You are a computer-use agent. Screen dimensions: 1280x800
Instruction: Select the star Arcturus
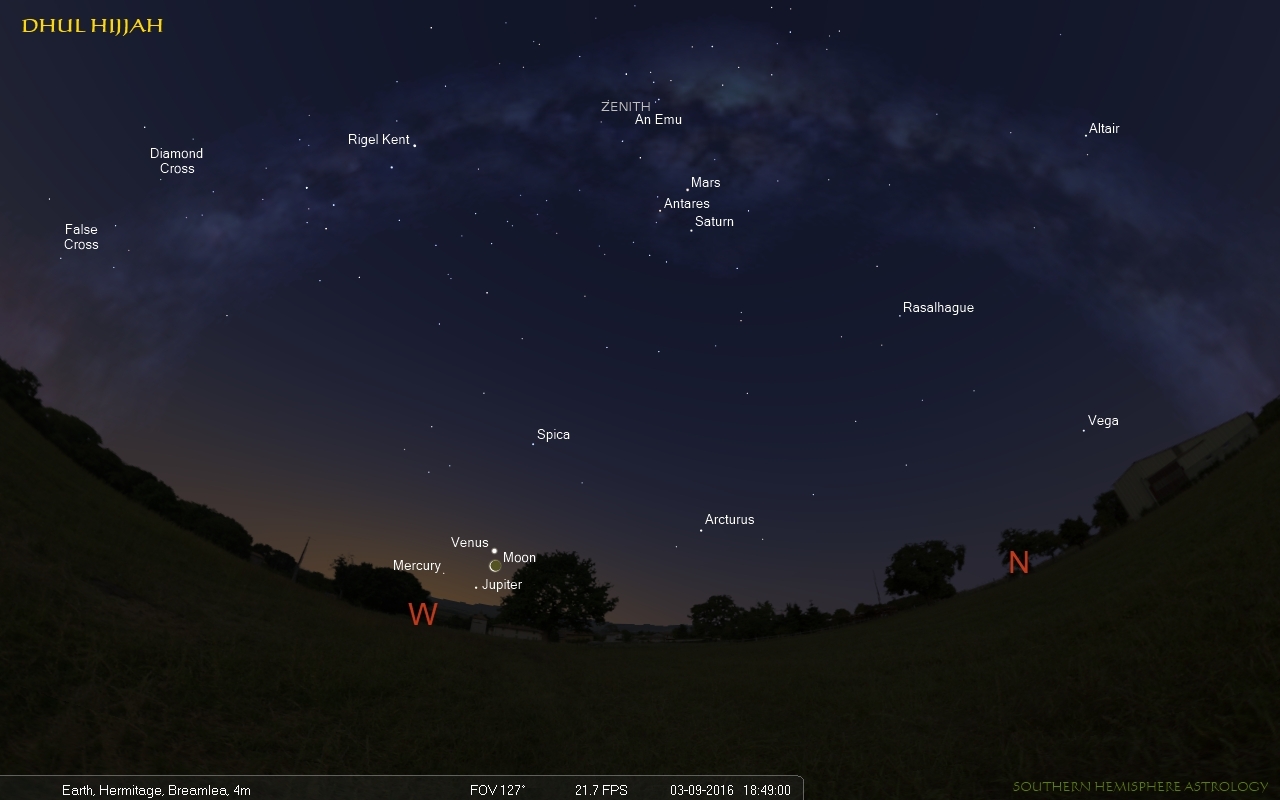701,530
